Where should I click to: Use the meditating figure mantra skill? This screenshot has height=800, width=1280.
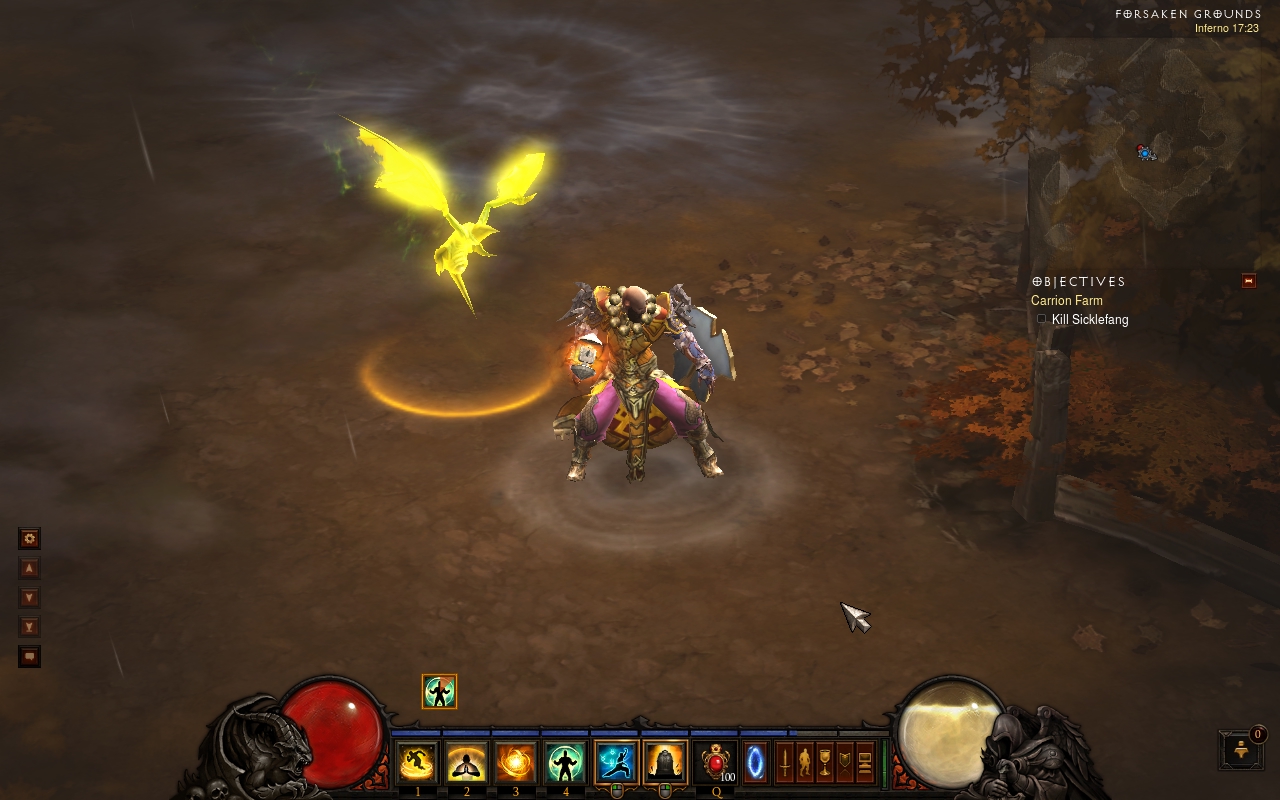coord(466,763)
